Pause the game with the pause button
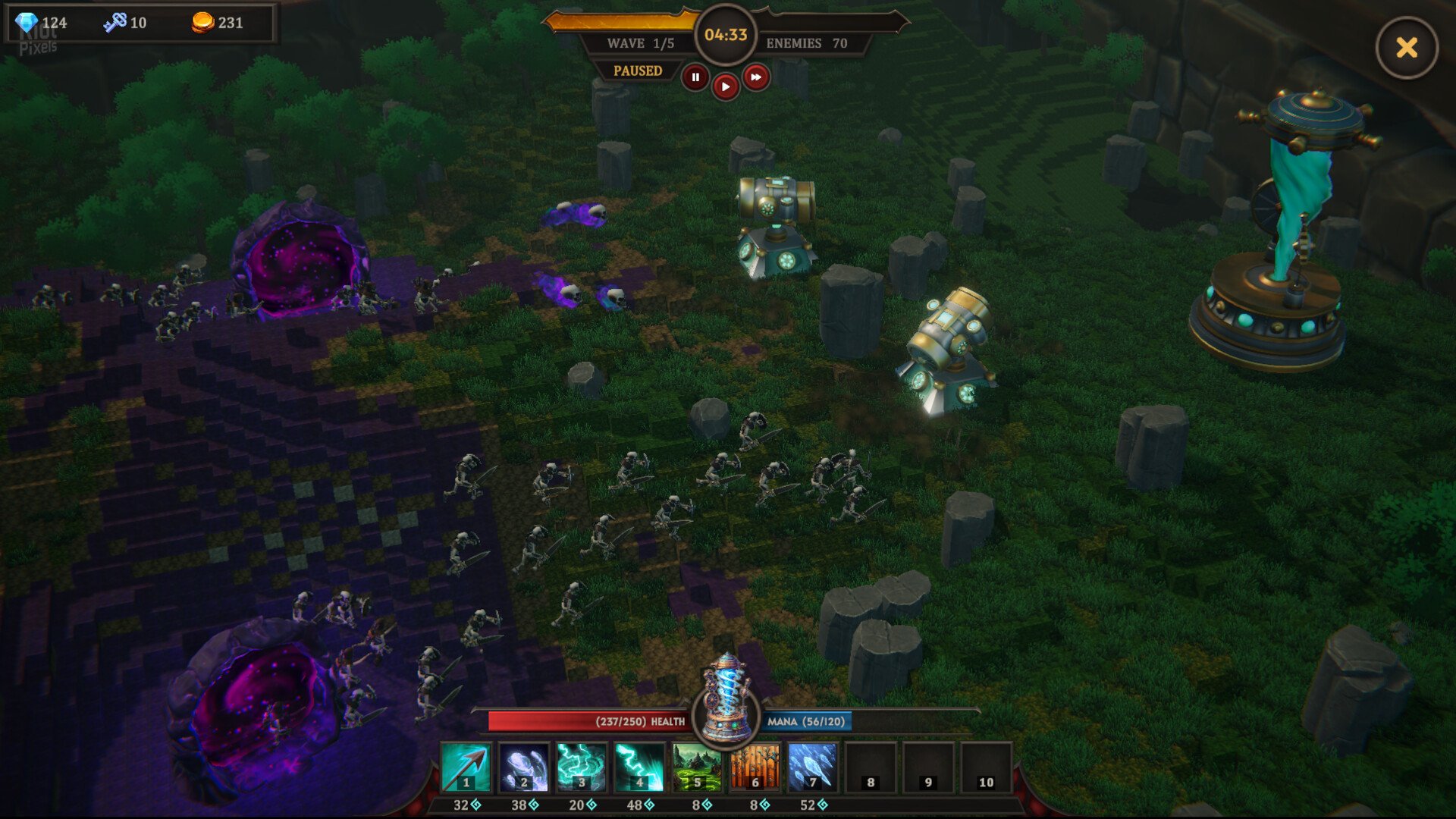Screen dimensions: 1456x819 click(695, 77)
